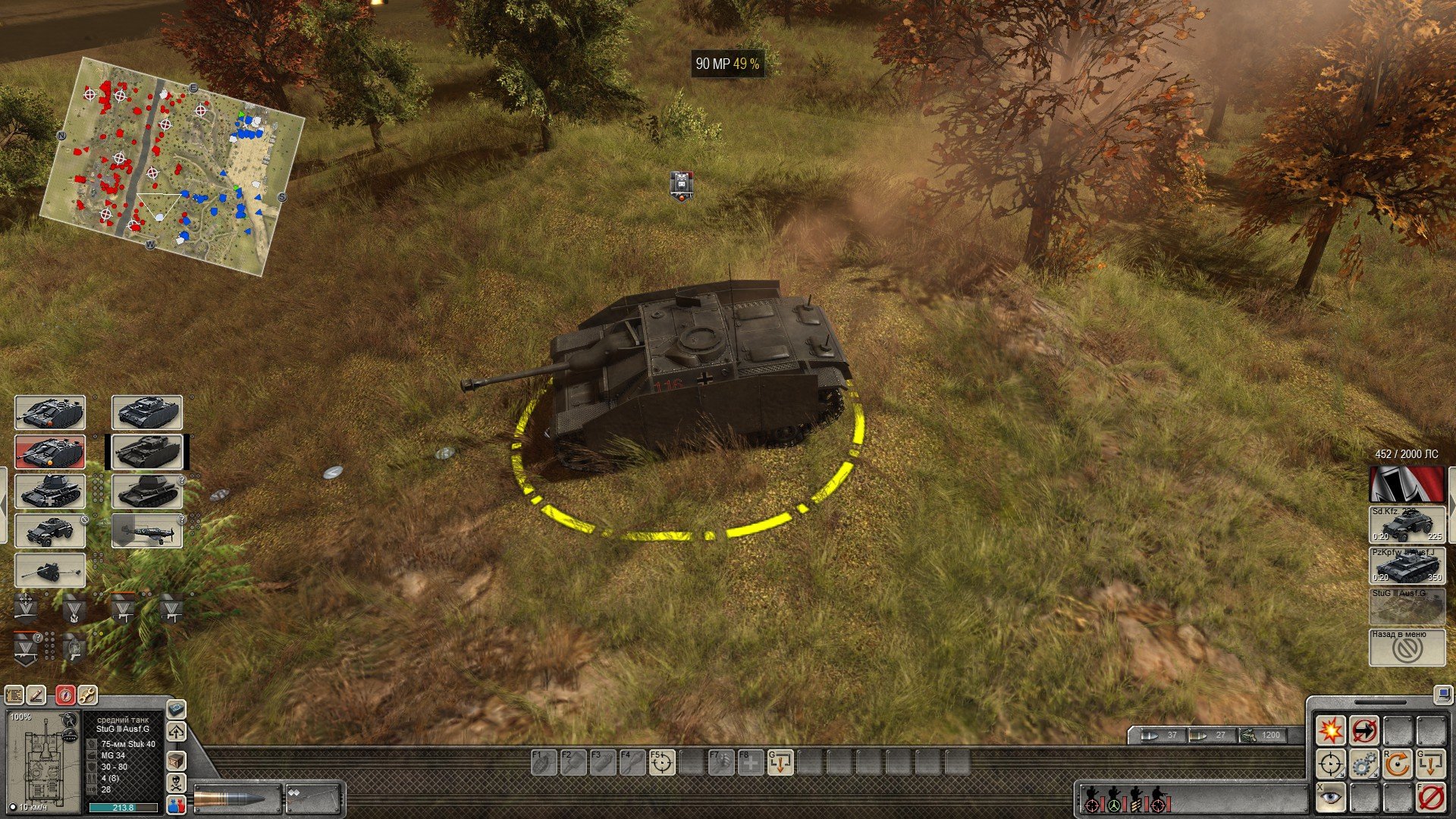
Task: Click the "Назад в меню" back button
Action: point(1407,647)
